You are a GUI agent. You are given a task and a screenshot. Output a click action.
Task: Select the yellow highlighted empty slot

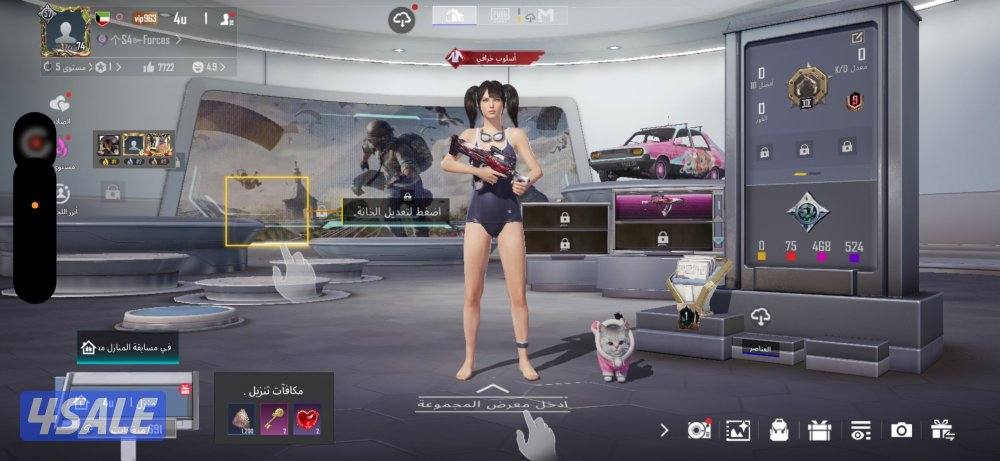click(x=266, y=210)
